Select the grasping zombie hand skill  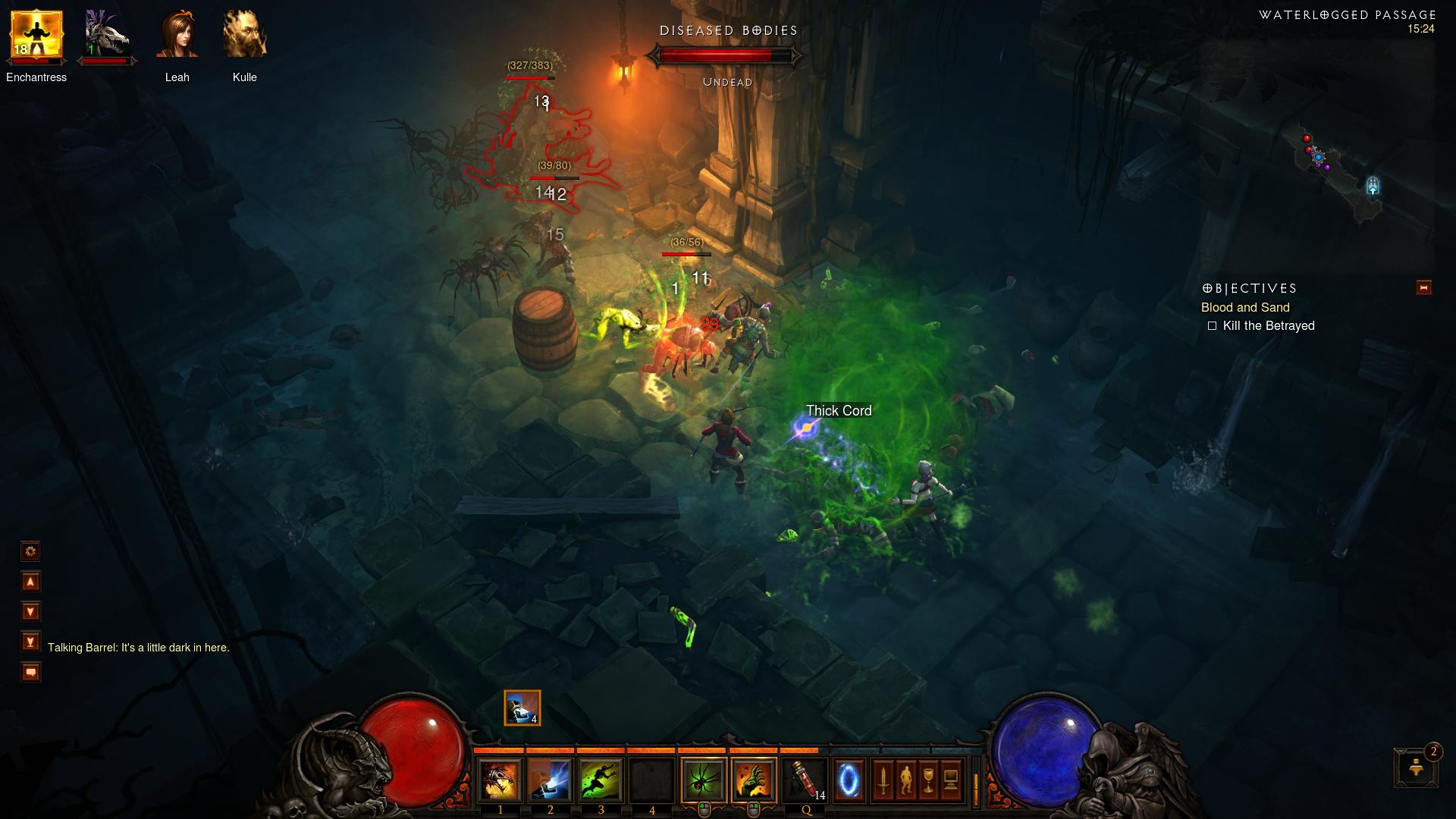click(x=754, y=780)
